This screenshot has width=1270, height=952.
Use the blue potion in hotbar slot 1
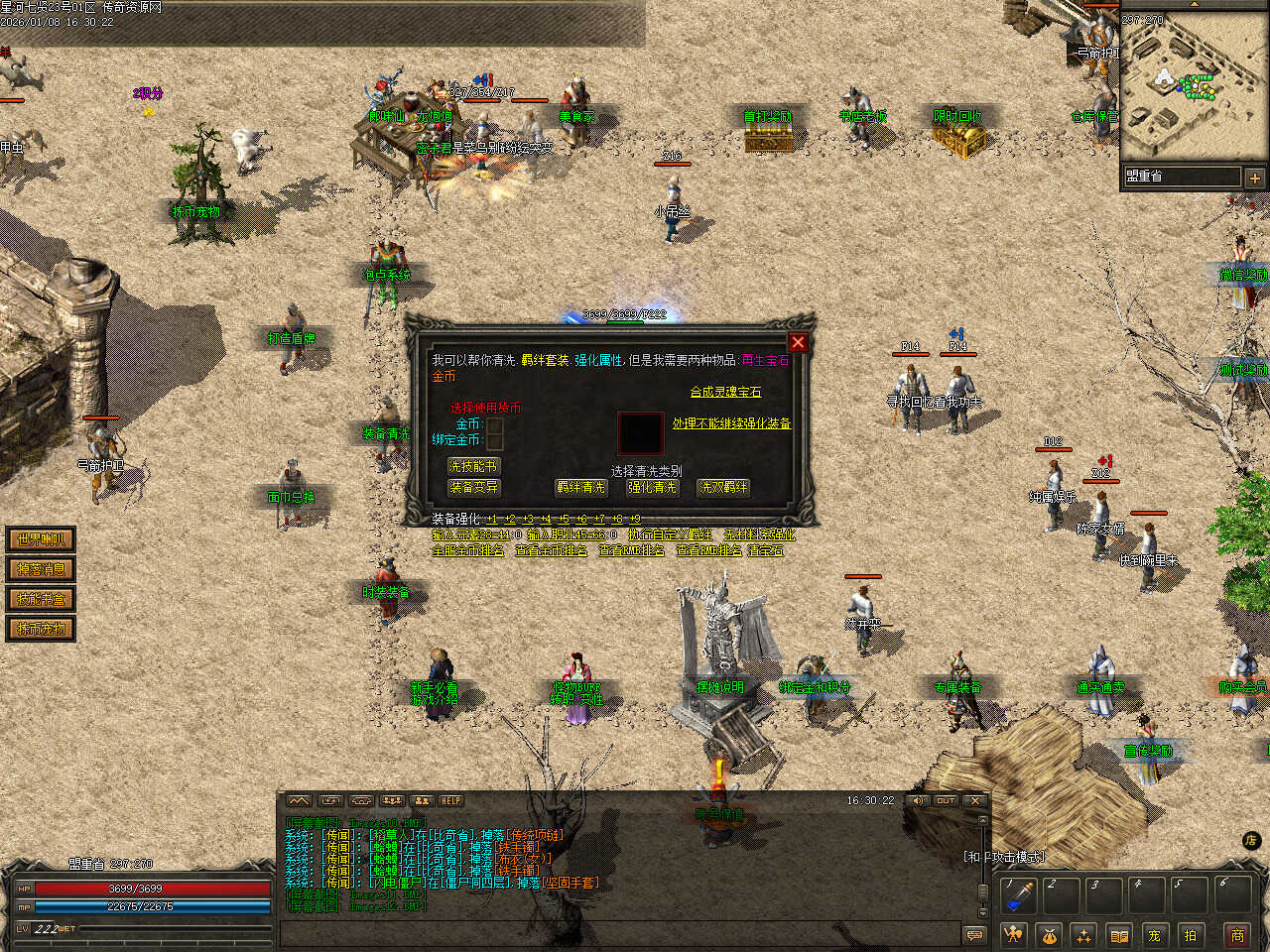coord(1017,895)
